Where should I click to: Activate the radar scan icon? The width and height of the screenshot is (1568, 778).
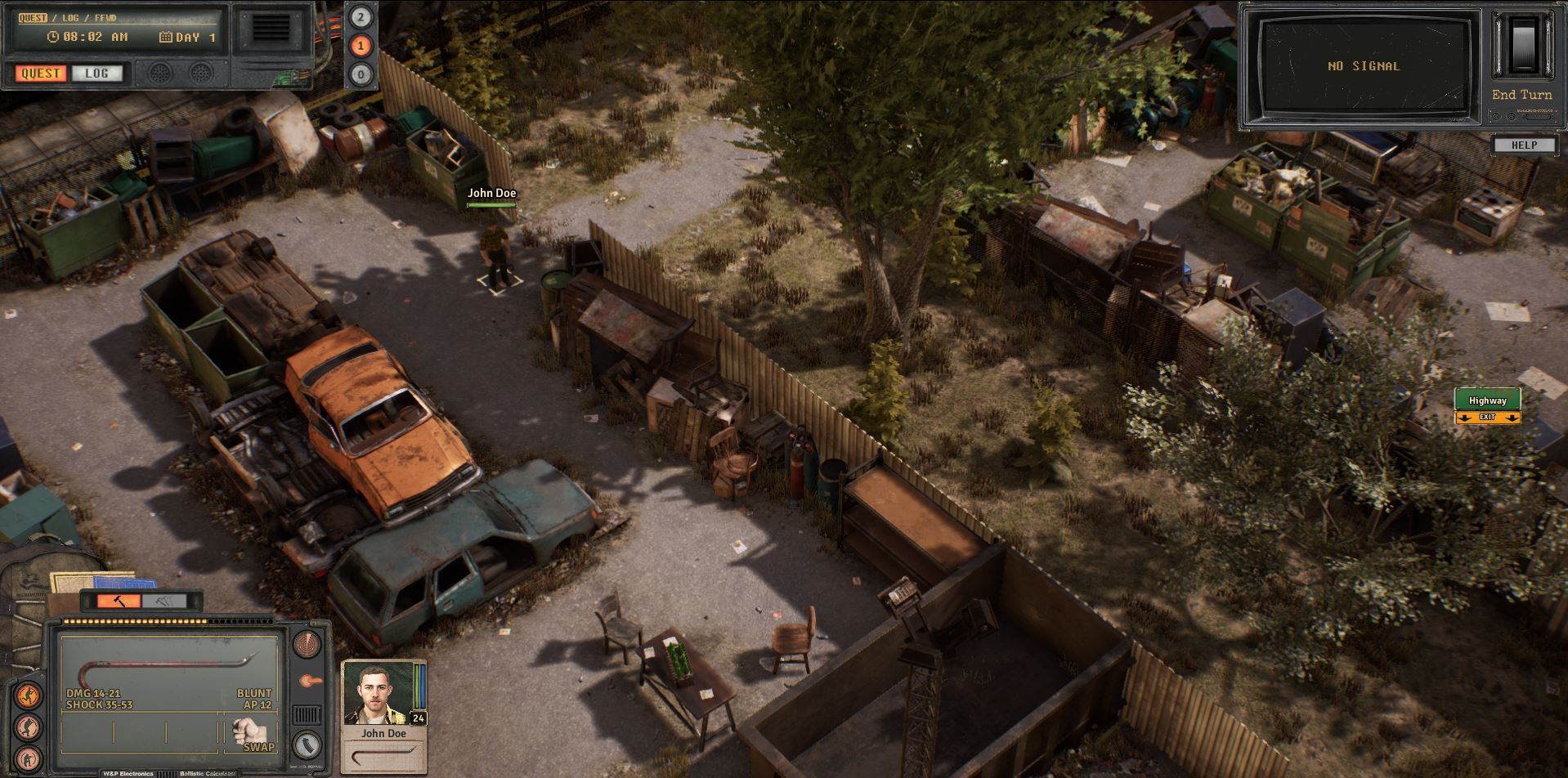click(307, 645)
